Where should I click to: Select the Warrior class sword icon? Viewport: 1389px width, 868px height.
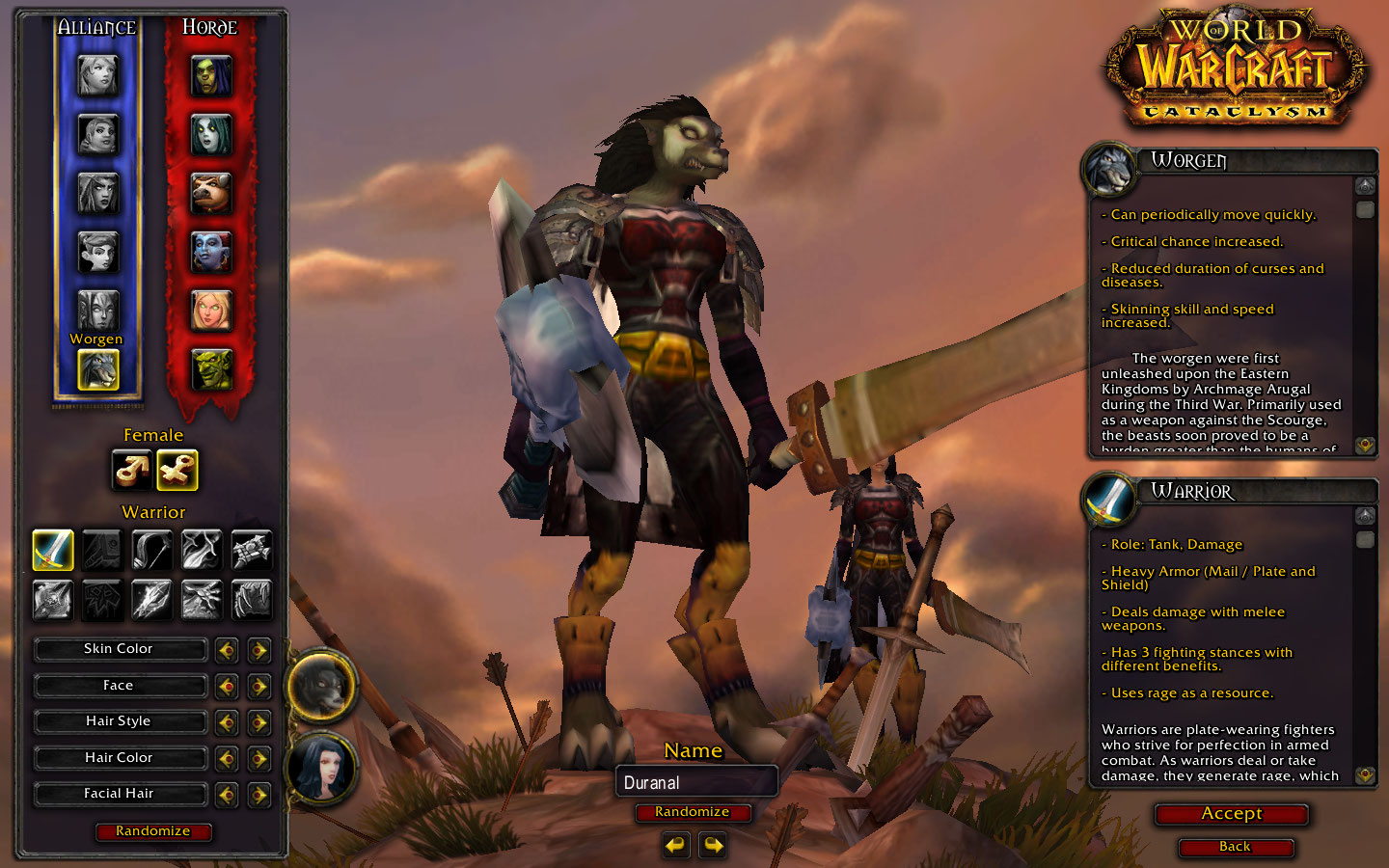(53, 550)
